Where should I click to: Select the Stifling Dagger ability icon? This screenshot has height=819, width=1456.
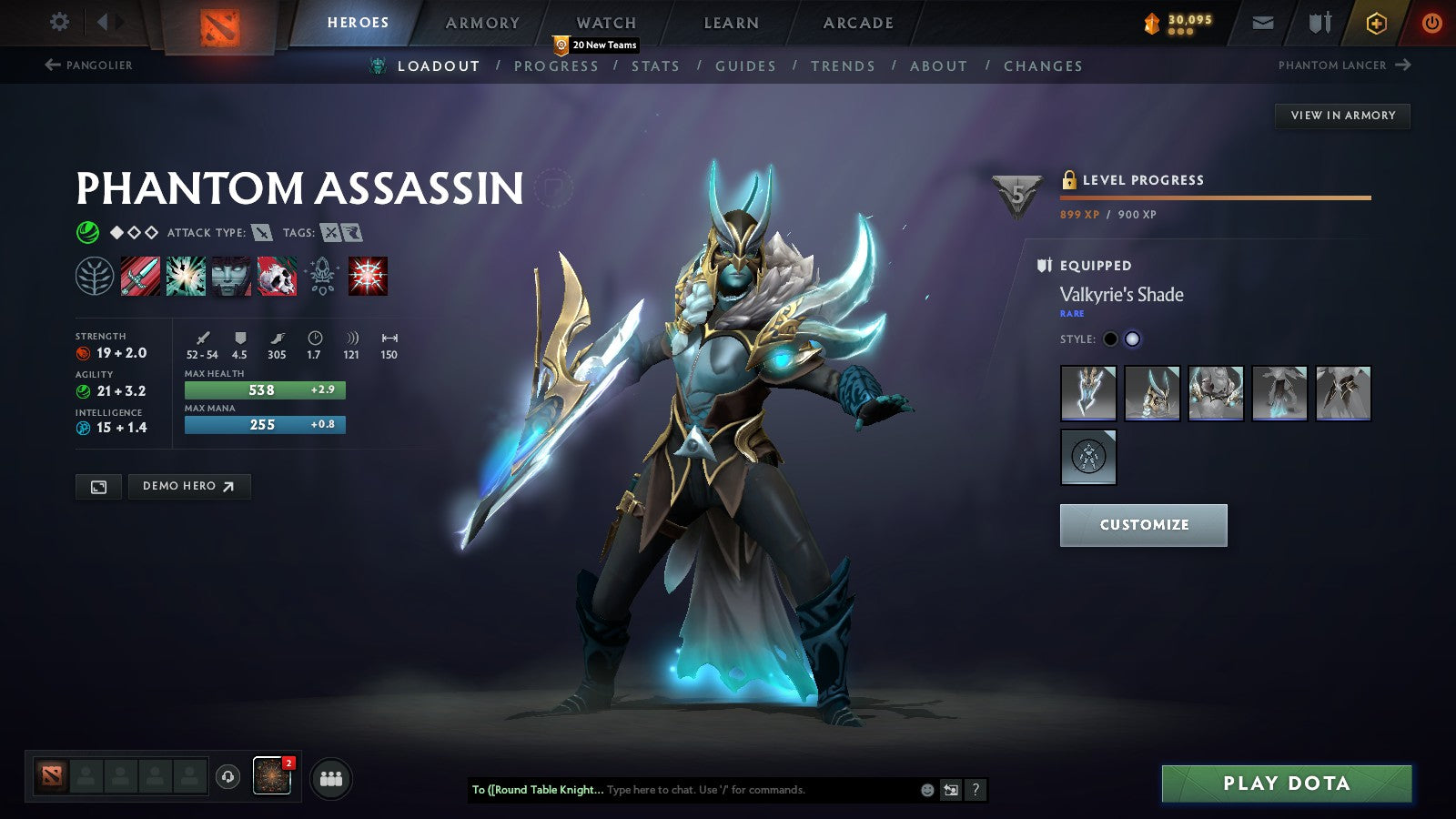coord(139,277)
